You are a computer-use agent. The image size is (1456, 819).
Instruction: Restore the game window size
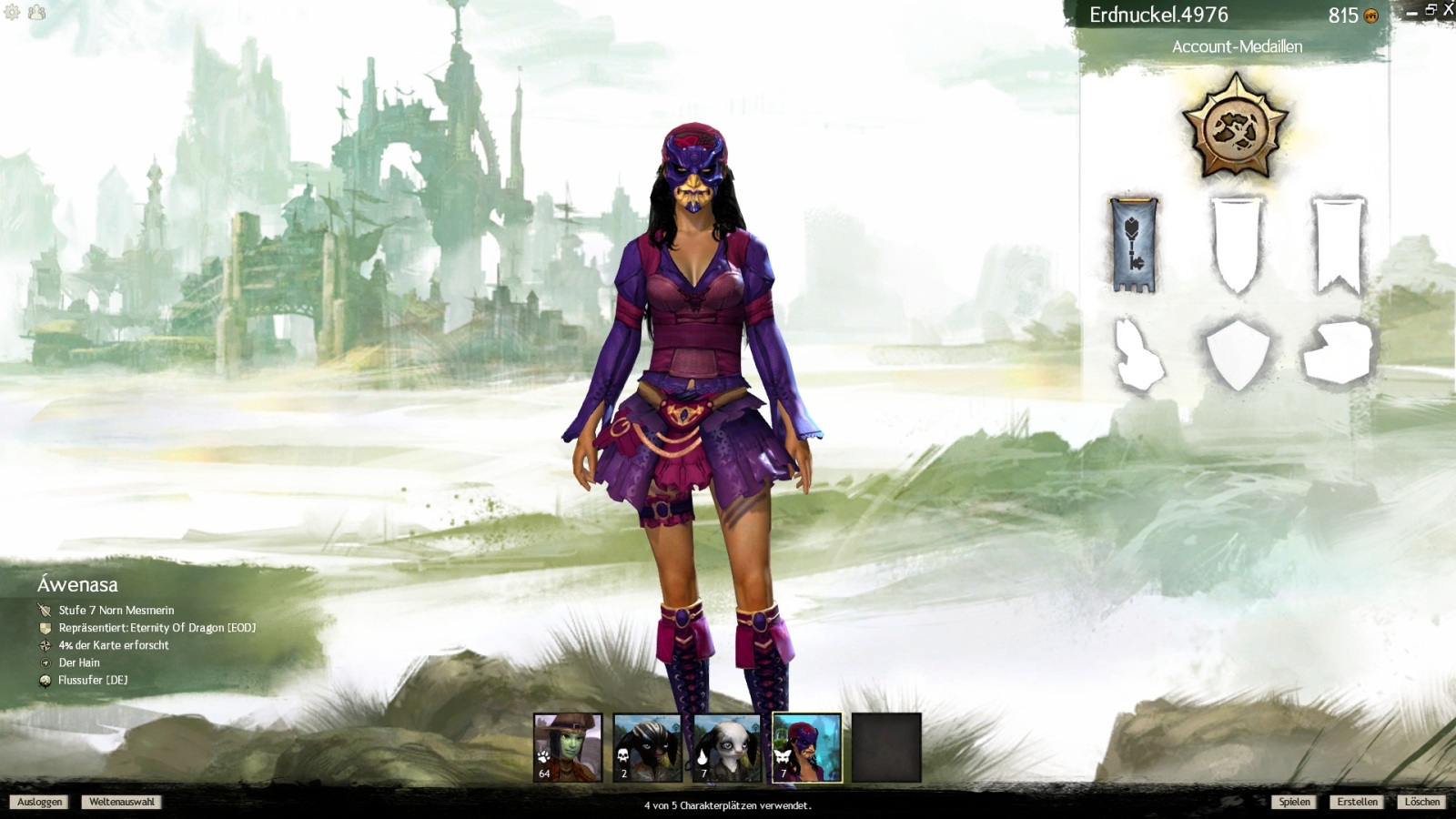point(1431,10)
